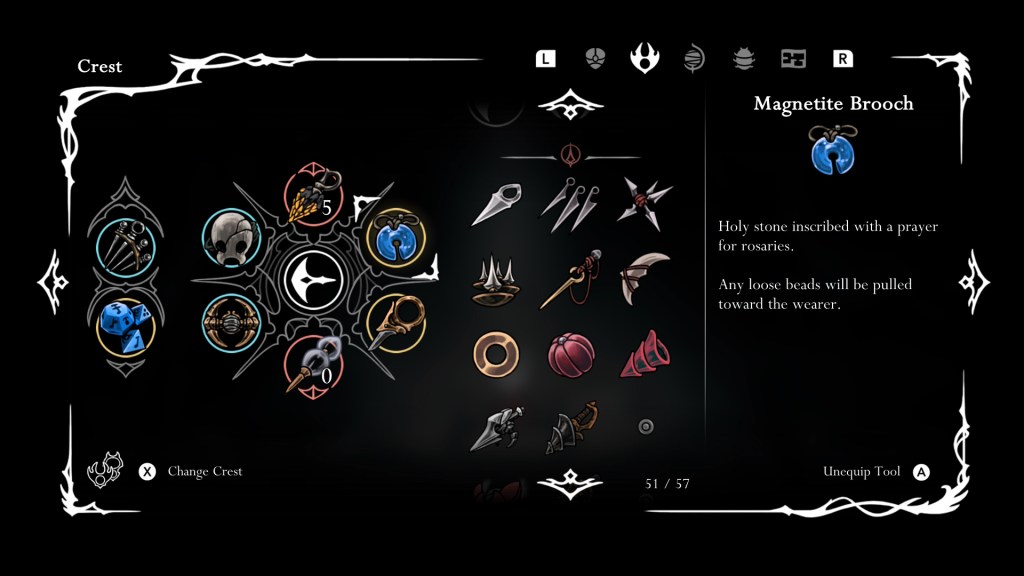Select the cracked skull mask slot

pos(232,239)
